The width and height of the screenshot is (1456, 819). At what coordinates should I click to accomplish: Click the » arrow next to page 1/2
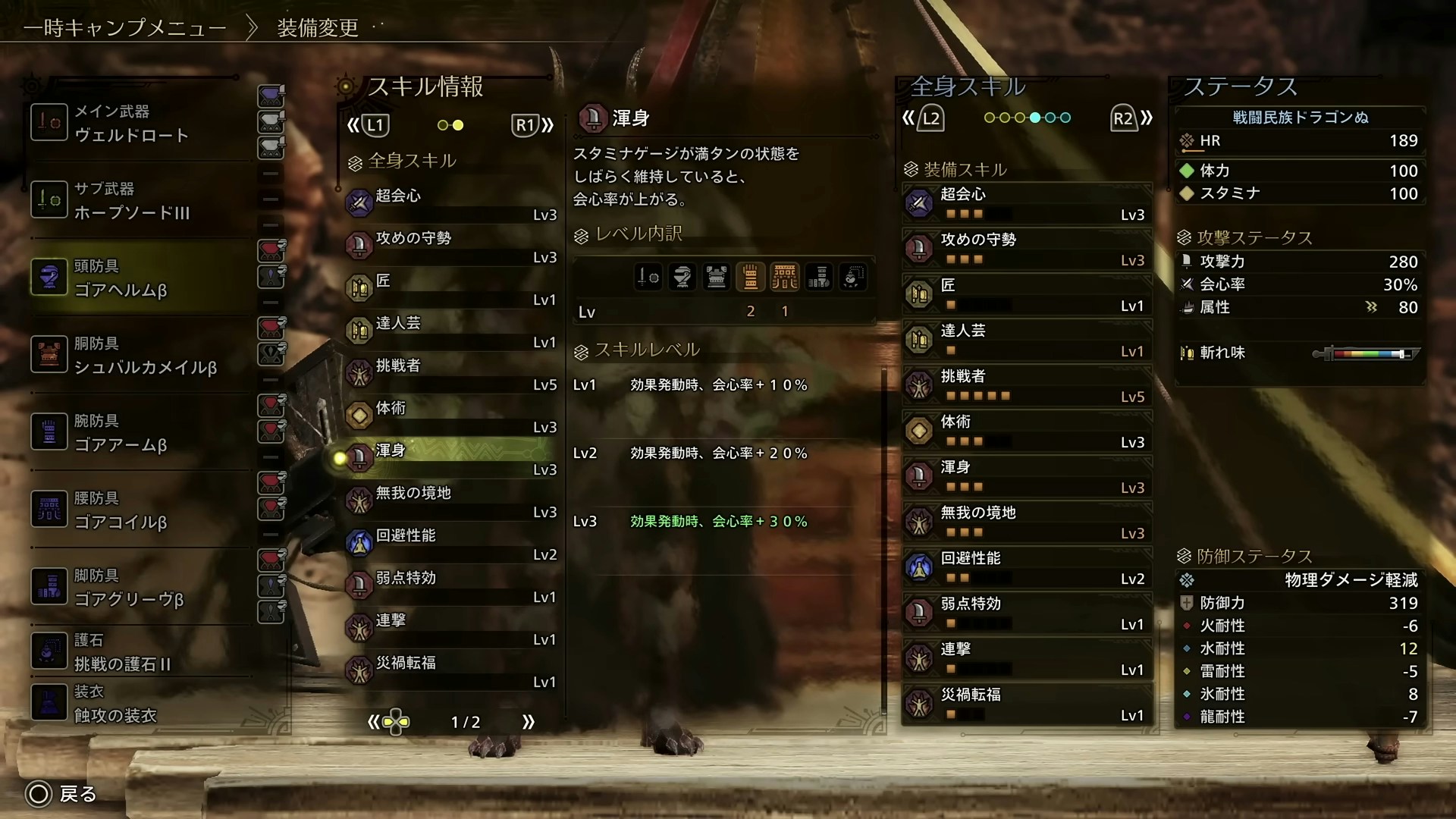click(x=529, y=722)
